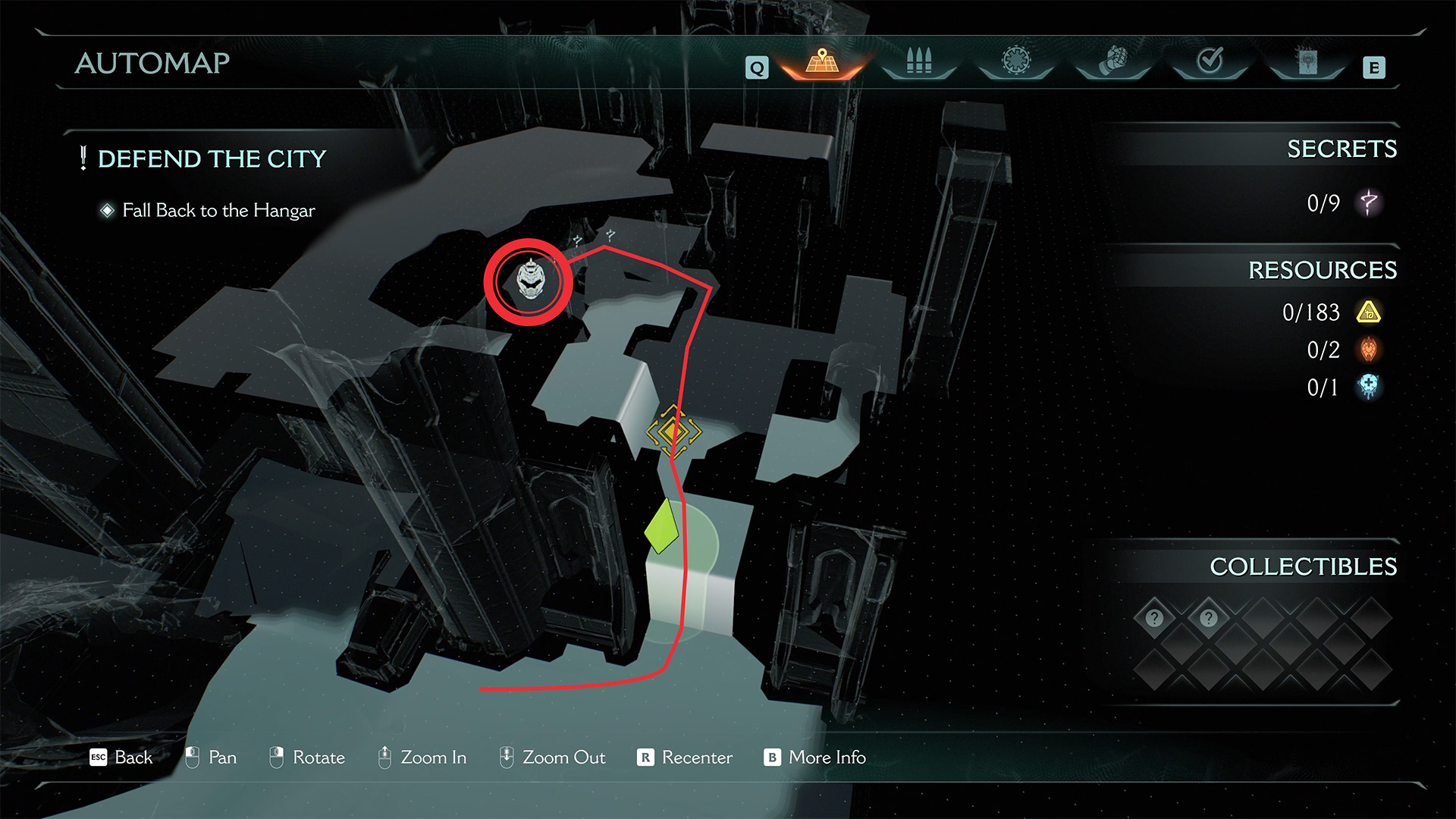The image size is (1456, 819).
Task: Switch to the codex book tab
Action: pos(1307,62)
